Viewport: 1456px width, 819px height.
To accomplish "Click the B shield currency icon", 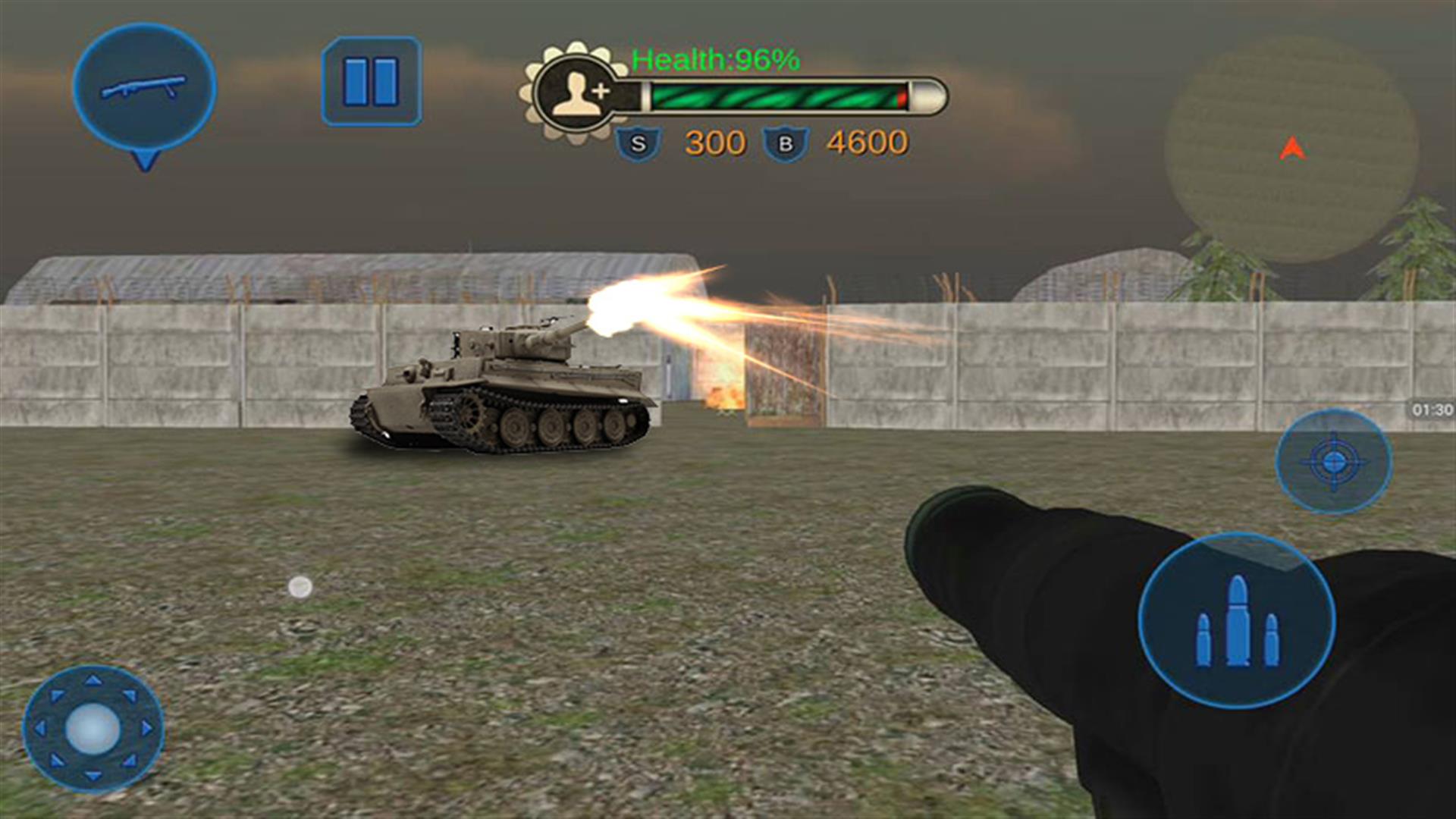I will [784, 140].
